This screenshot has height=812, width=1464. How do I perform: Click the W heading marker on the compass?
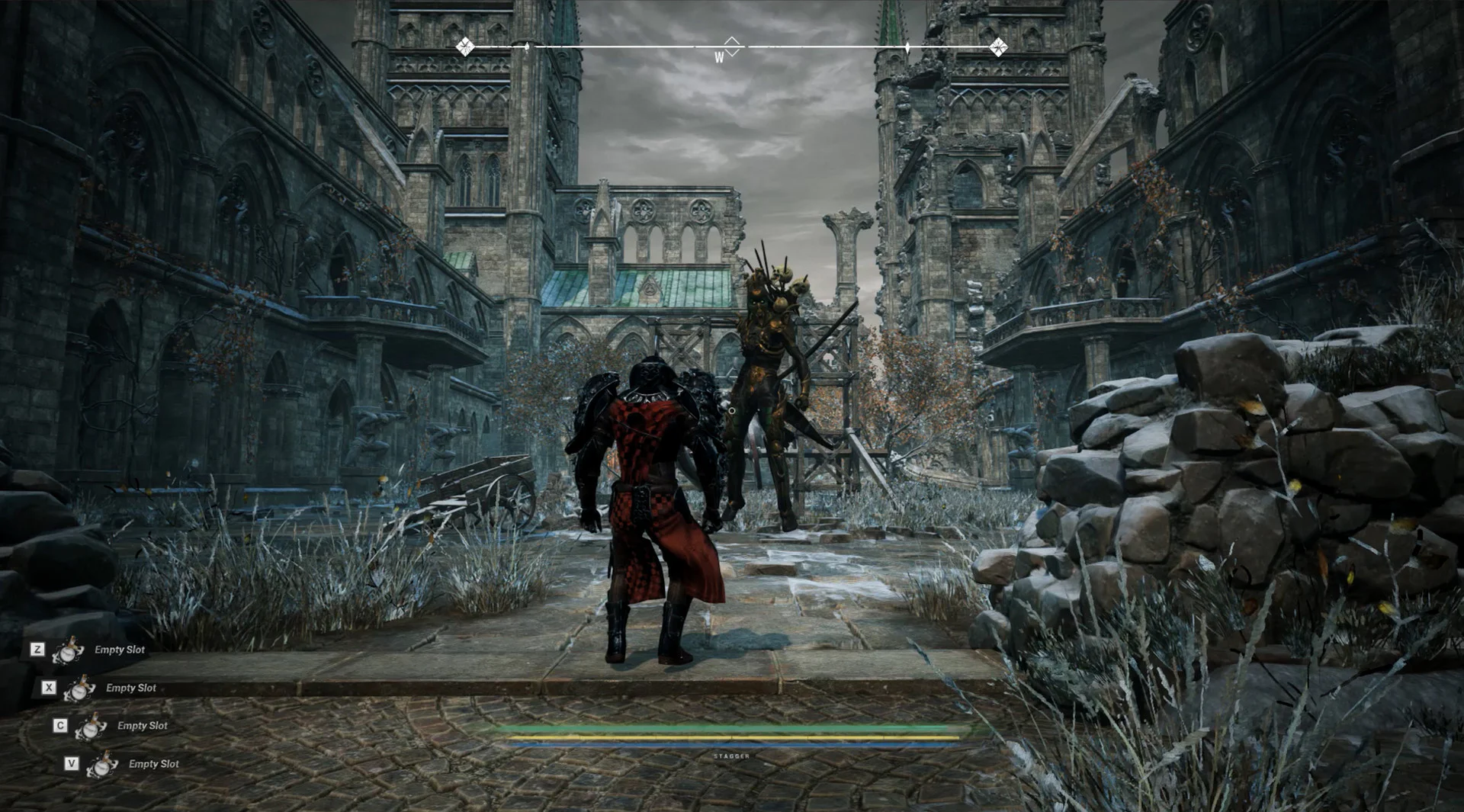pyautogui.click(x=719, y=57)
